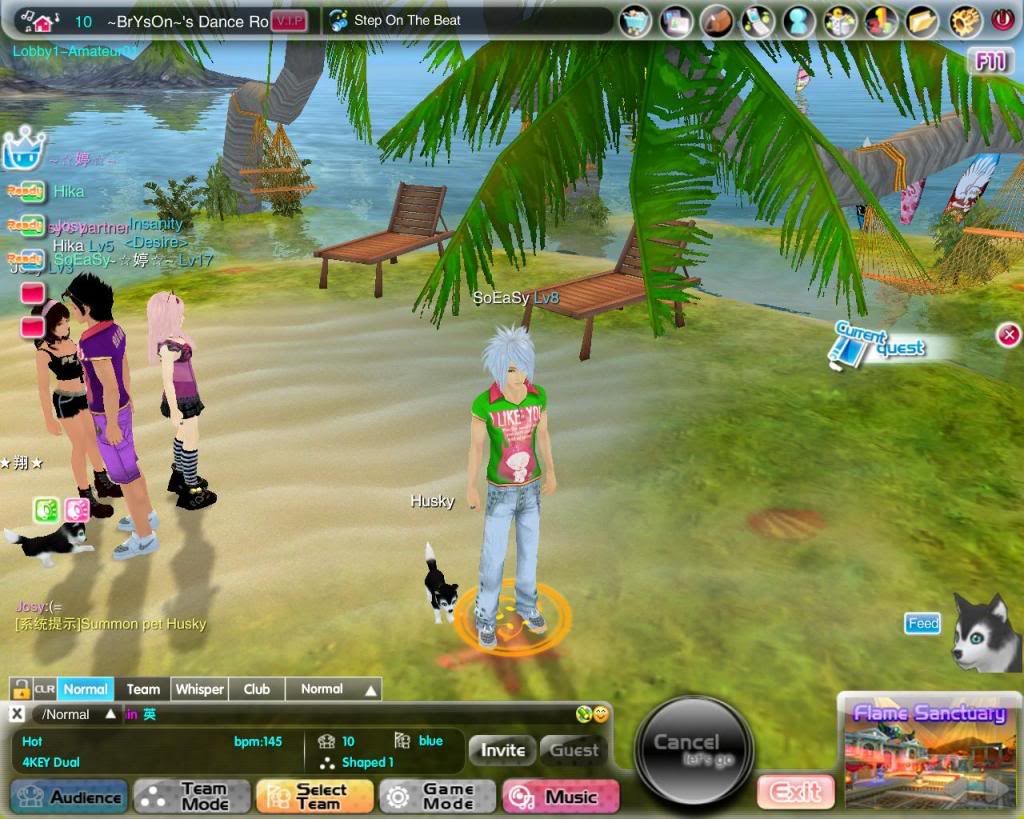Open the shopping cart store icon
Screen dimensions: 1024x819
636,20
